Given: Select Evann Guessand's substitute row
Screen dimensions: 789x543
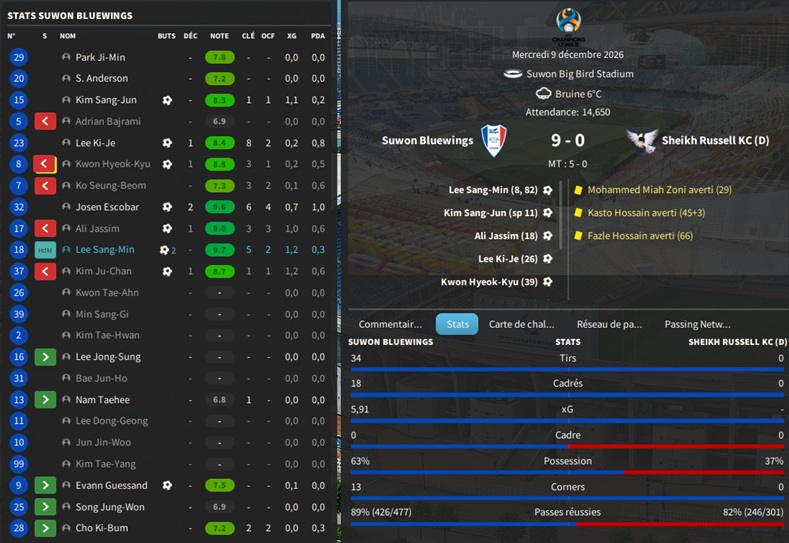Looking at the screenshot, I should coord(110,485).
